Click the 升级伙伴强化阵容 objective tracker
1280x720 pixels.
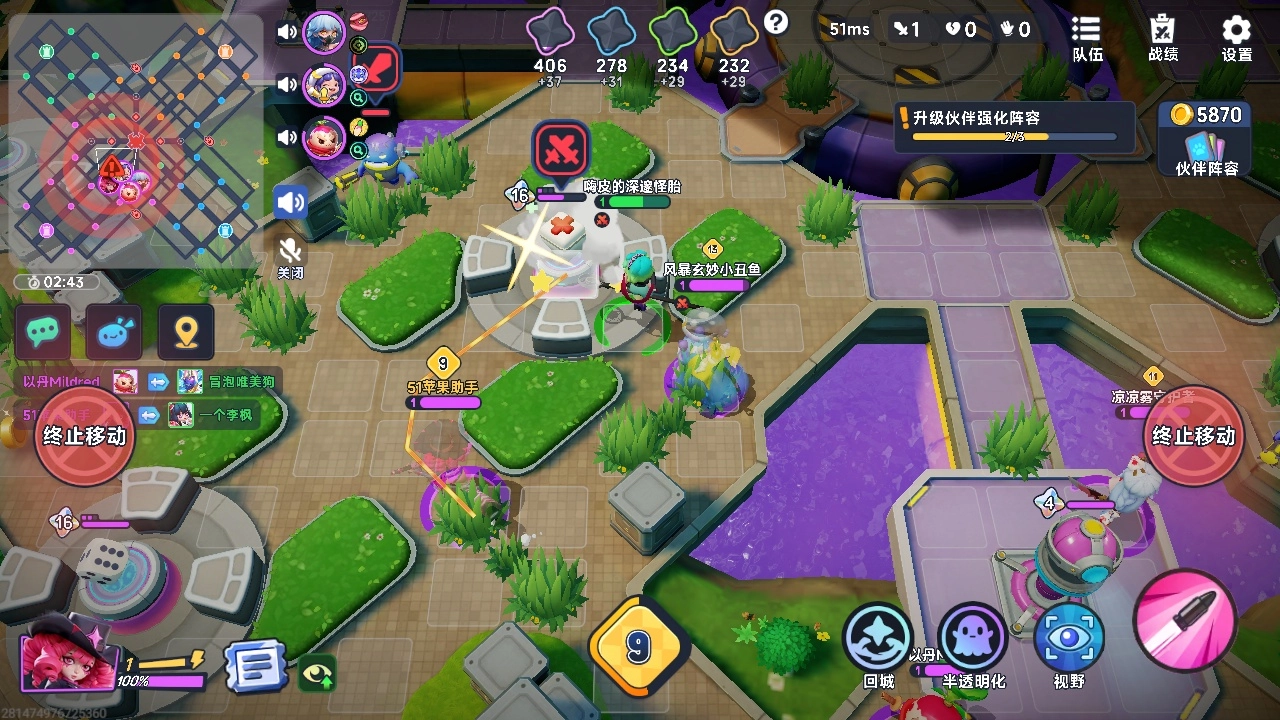point(1014,127)
